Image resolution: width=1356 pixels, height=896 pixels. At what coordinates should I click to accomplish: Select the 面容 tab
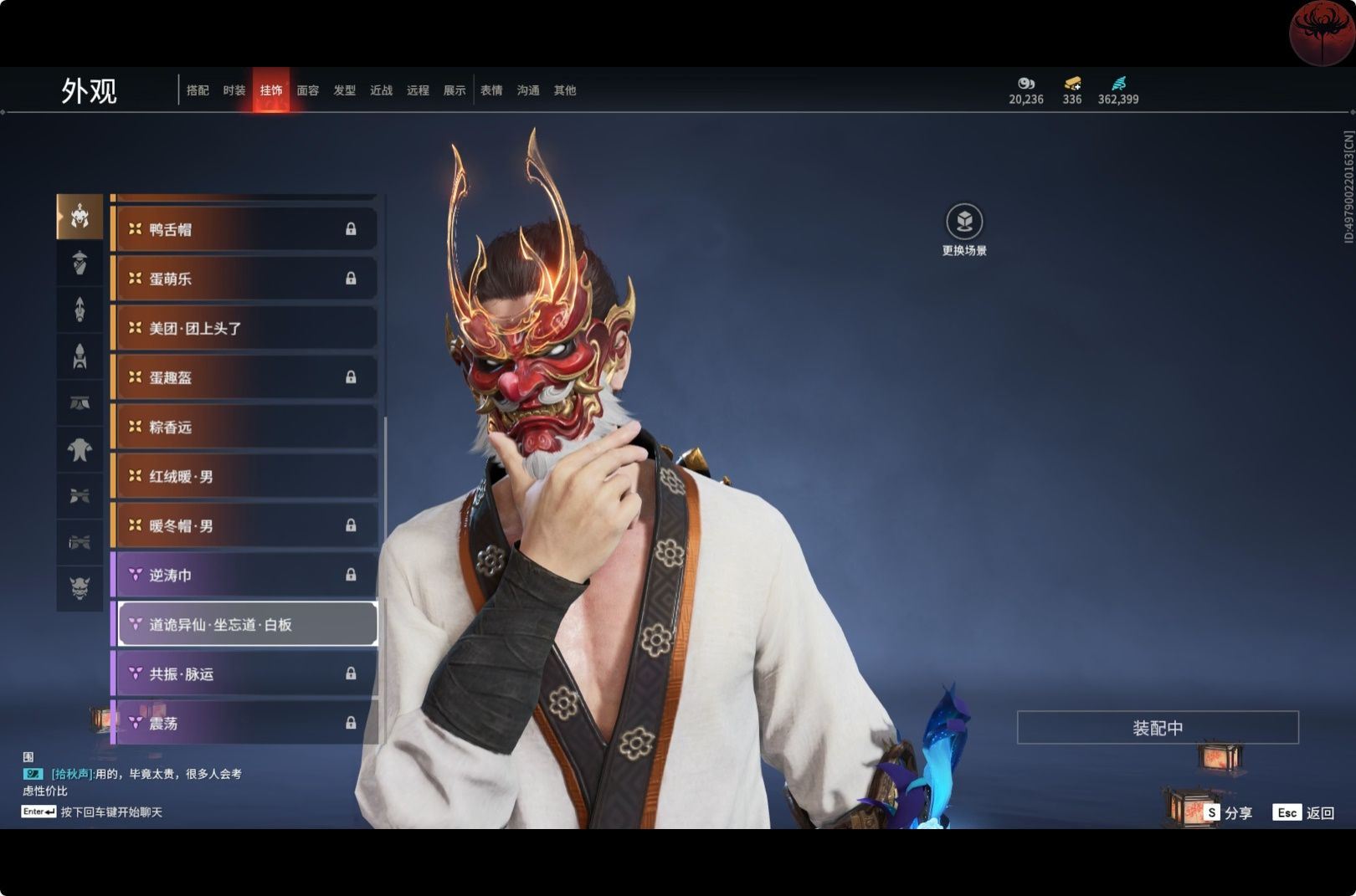(308, 90)
